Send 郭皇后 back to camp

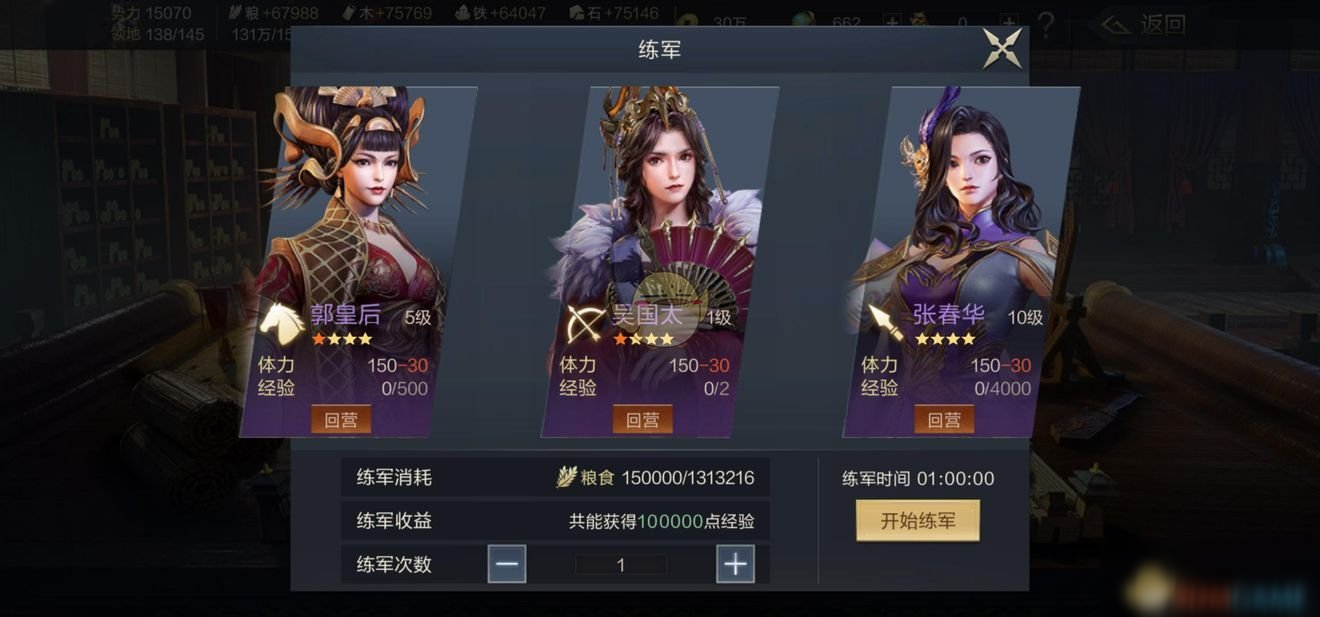(341, 419)
